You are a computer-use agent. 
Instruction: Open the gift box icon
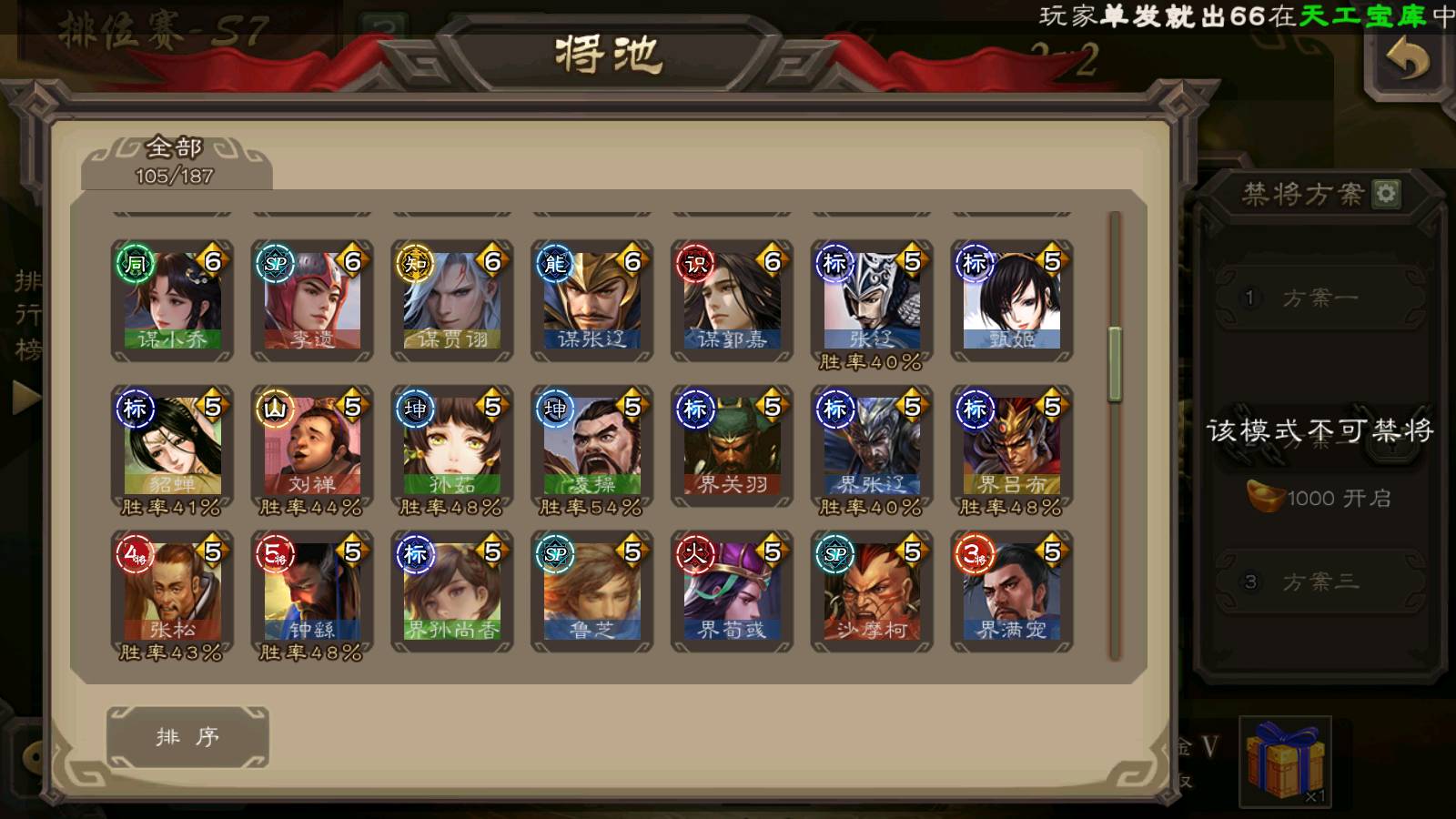(1285, 761)
